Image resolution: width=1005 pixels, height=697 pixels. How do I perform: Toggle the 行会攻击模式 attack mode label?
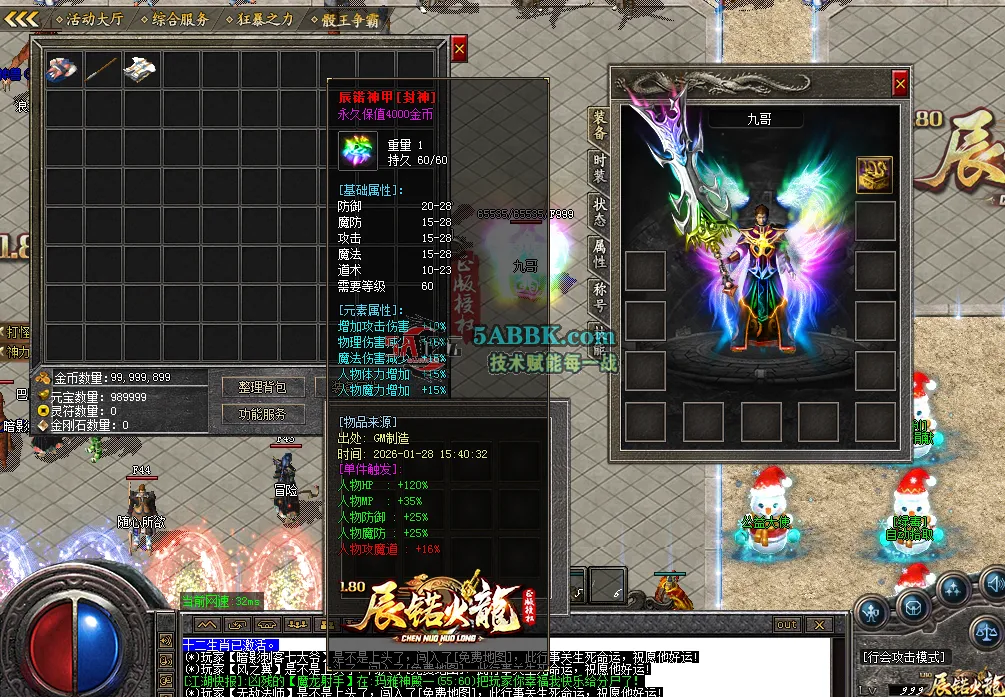click(904, 657)
